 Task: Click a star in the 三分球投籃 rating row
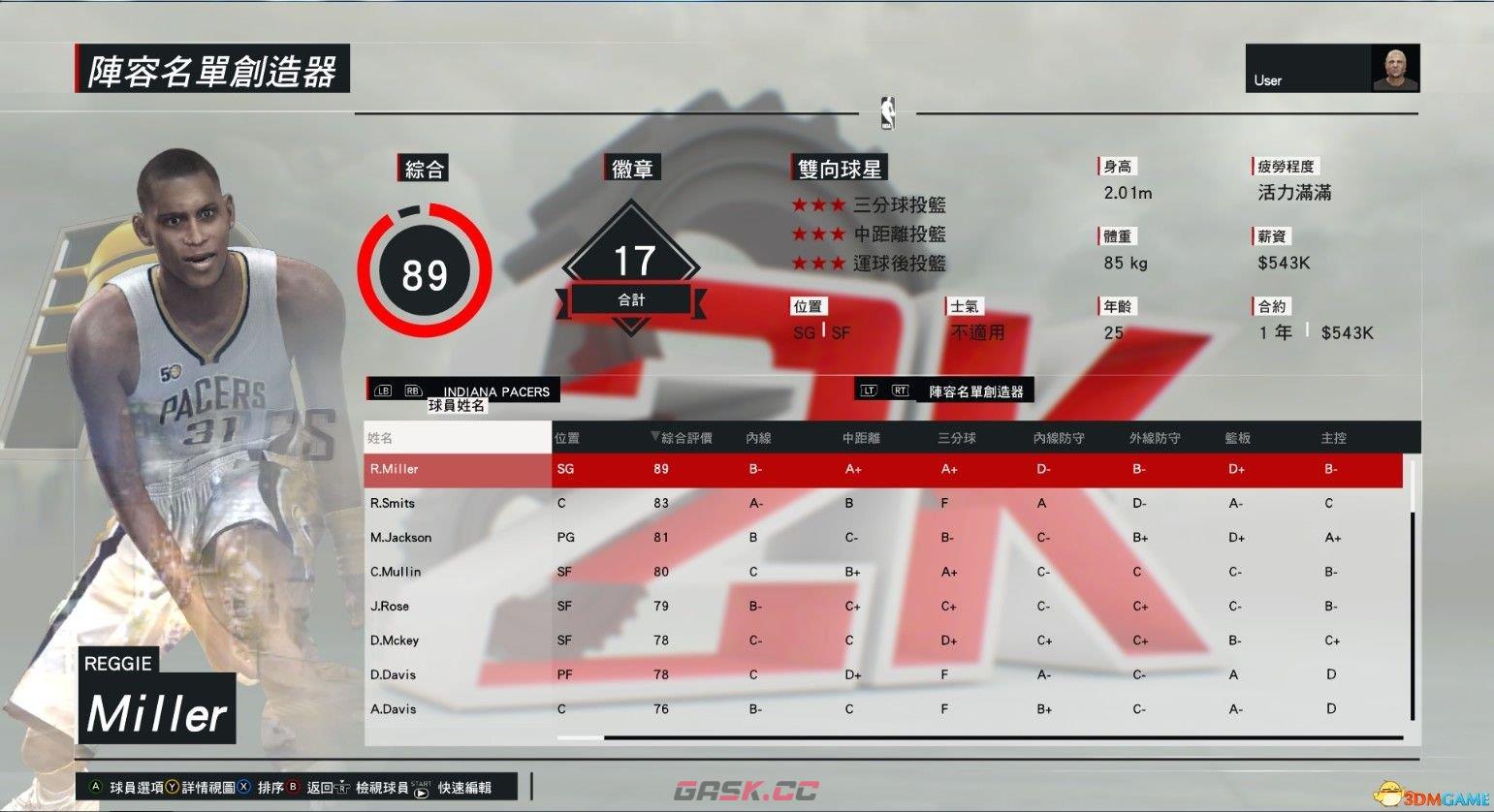point(819,204)
